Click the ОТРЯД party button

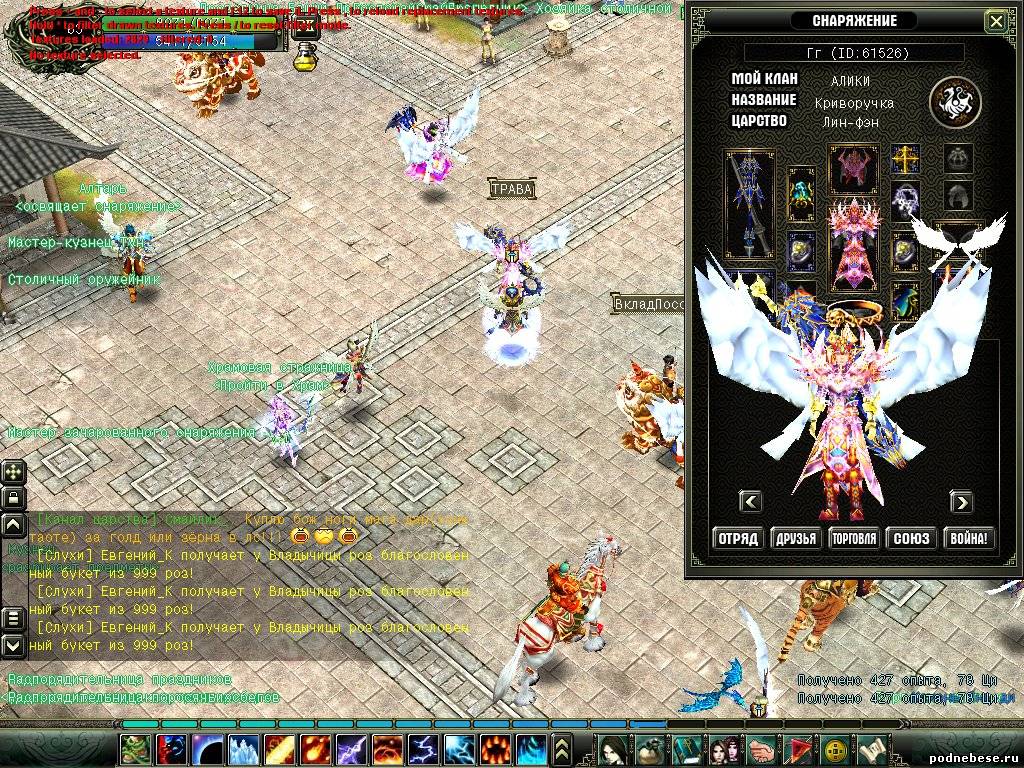pyautogui.click(x=738, y=538)
